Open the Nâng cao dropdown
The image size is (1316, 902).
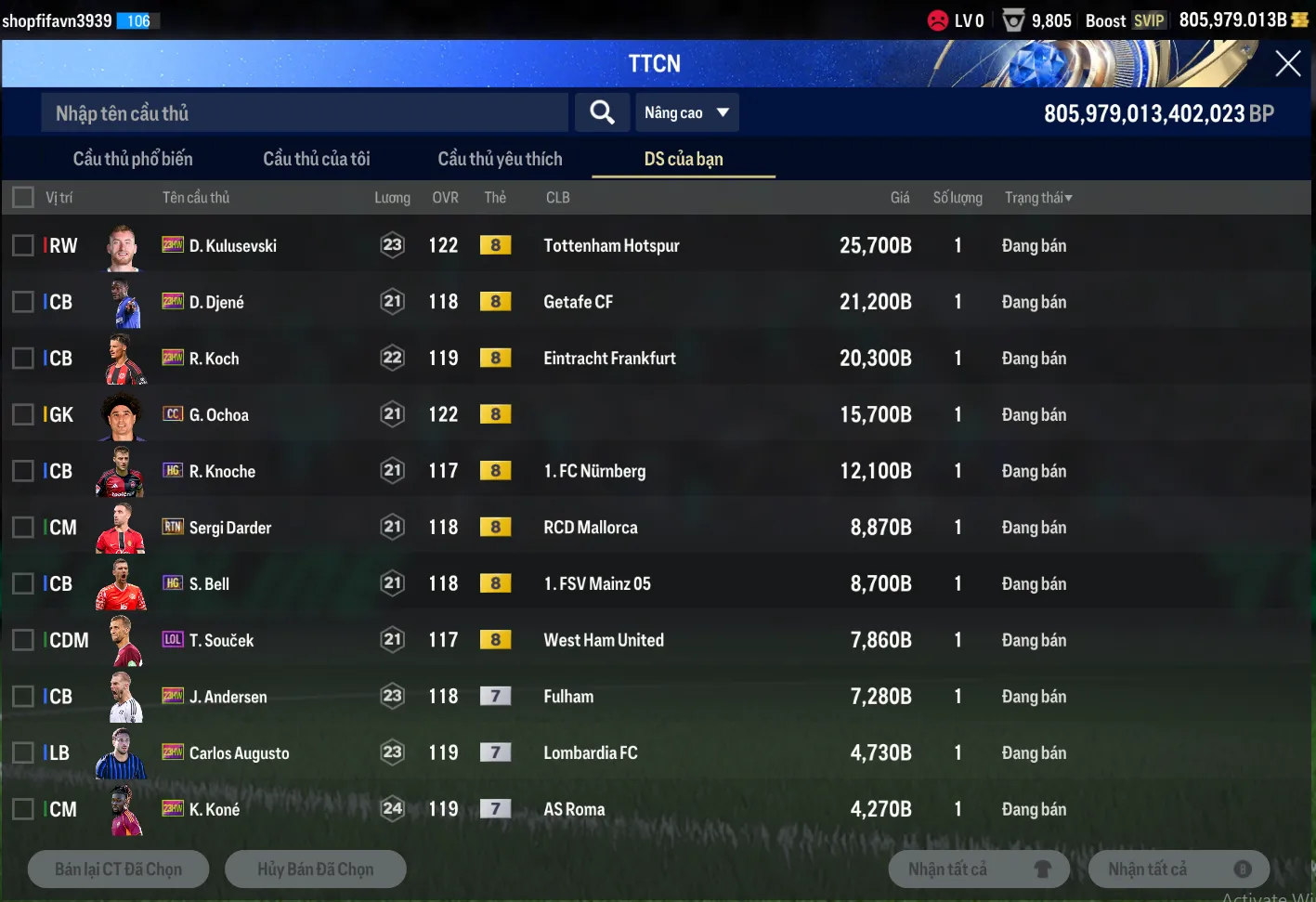[686, 113]
